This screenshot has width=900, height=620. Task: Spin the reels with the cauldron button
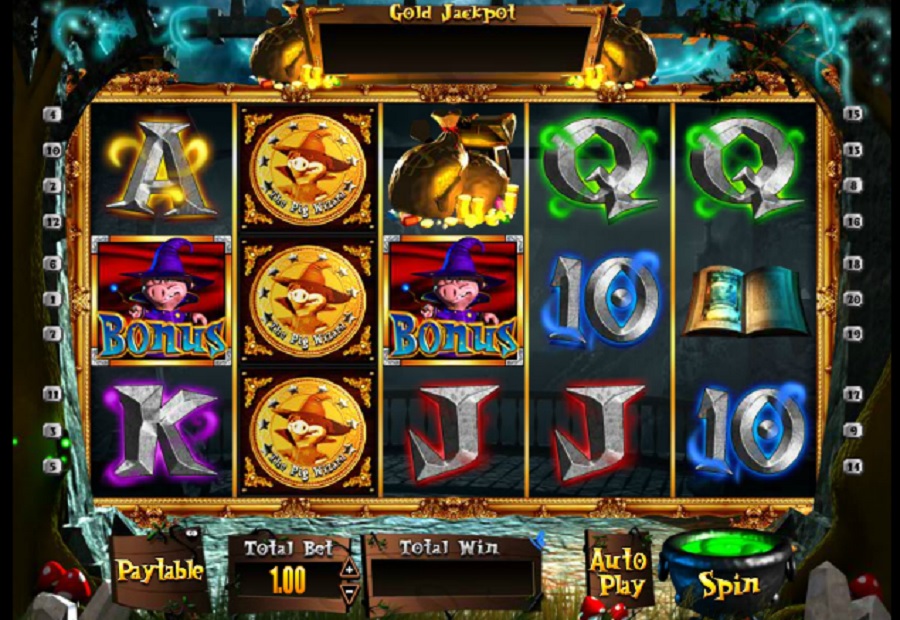[x=728, y=582]
